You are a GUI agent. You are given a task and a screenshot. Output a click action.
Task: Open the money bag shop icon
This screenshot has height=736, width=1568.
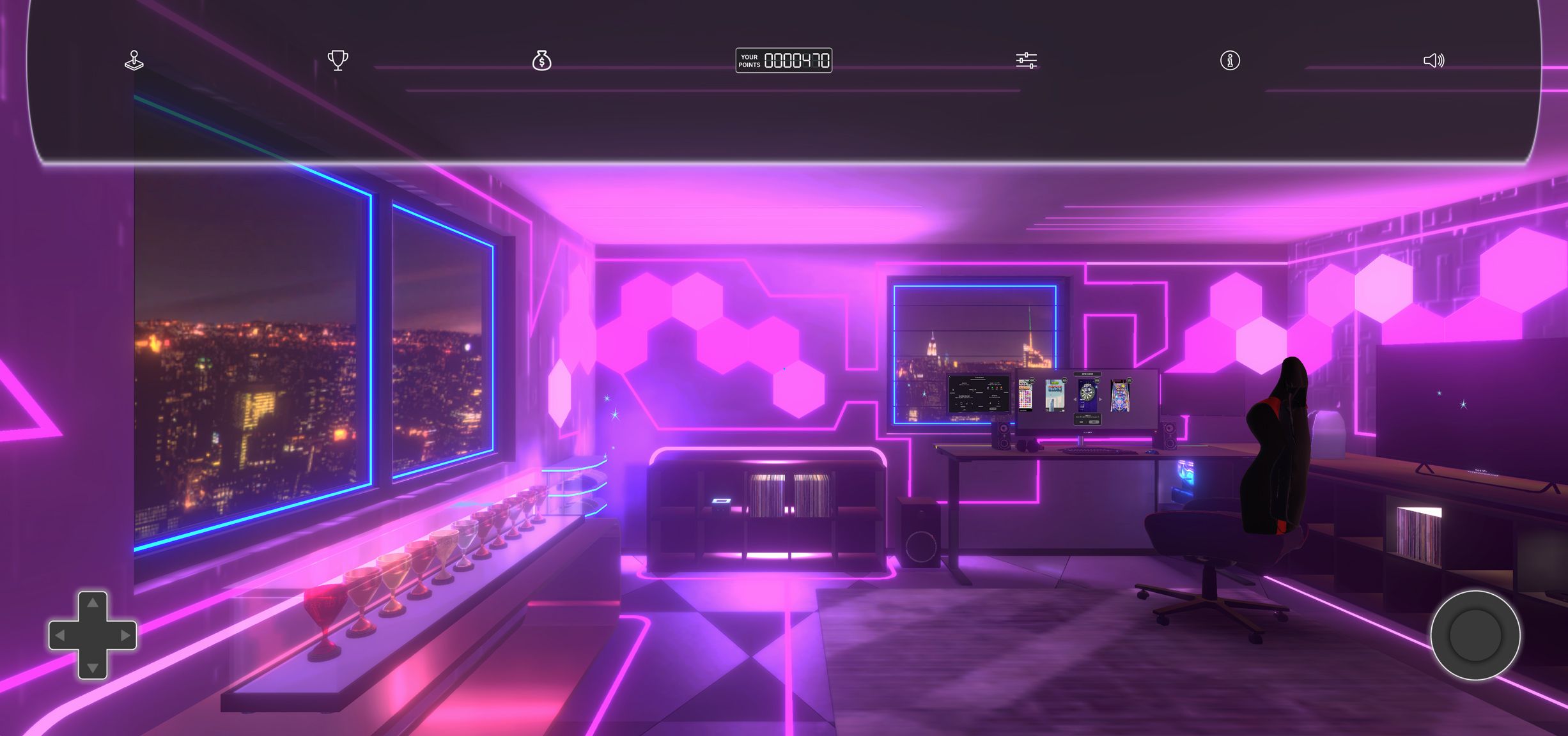pyautogui.click(x=541, y=61)
